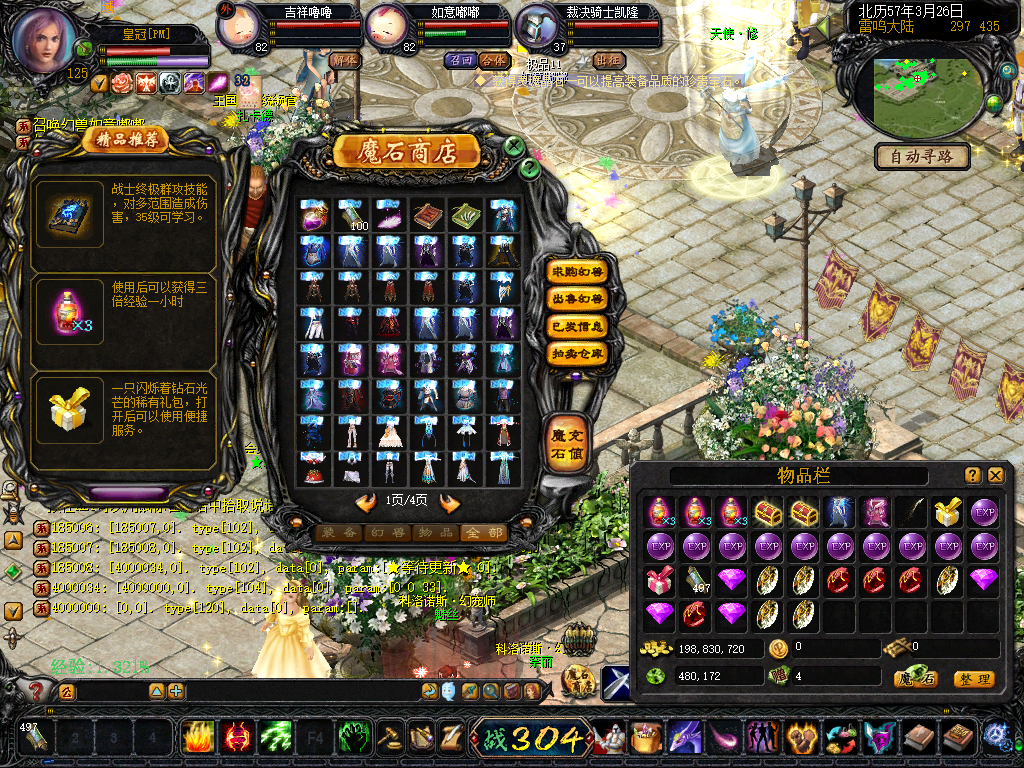Click the 自动寻路 auto-pathfinding button
The height and width of the screenshot is (768, 1024).
922,156
